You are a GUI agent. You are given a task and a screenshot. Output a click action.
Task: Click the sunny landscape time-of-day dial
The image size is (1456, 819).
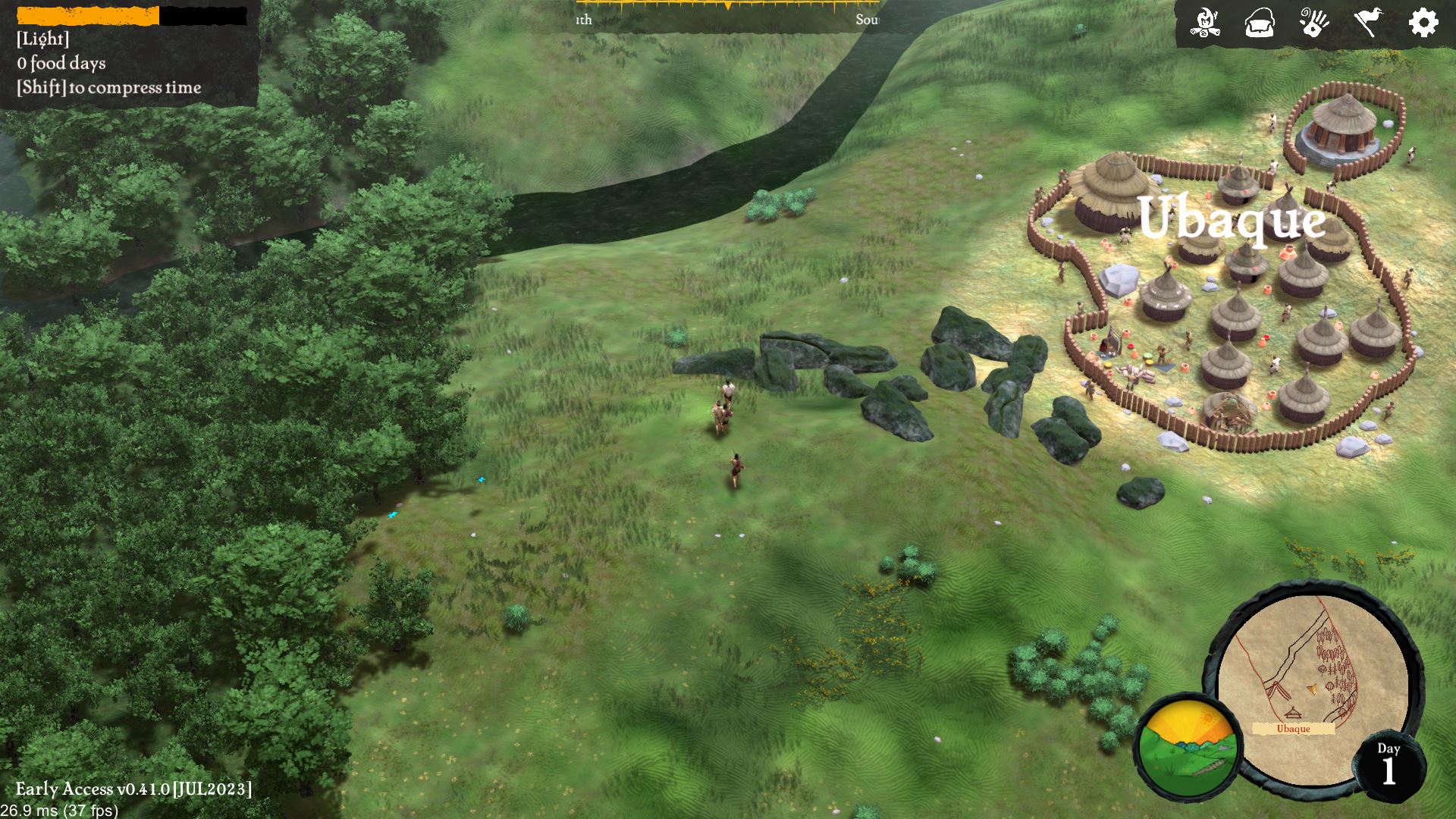coord(1188,747)
